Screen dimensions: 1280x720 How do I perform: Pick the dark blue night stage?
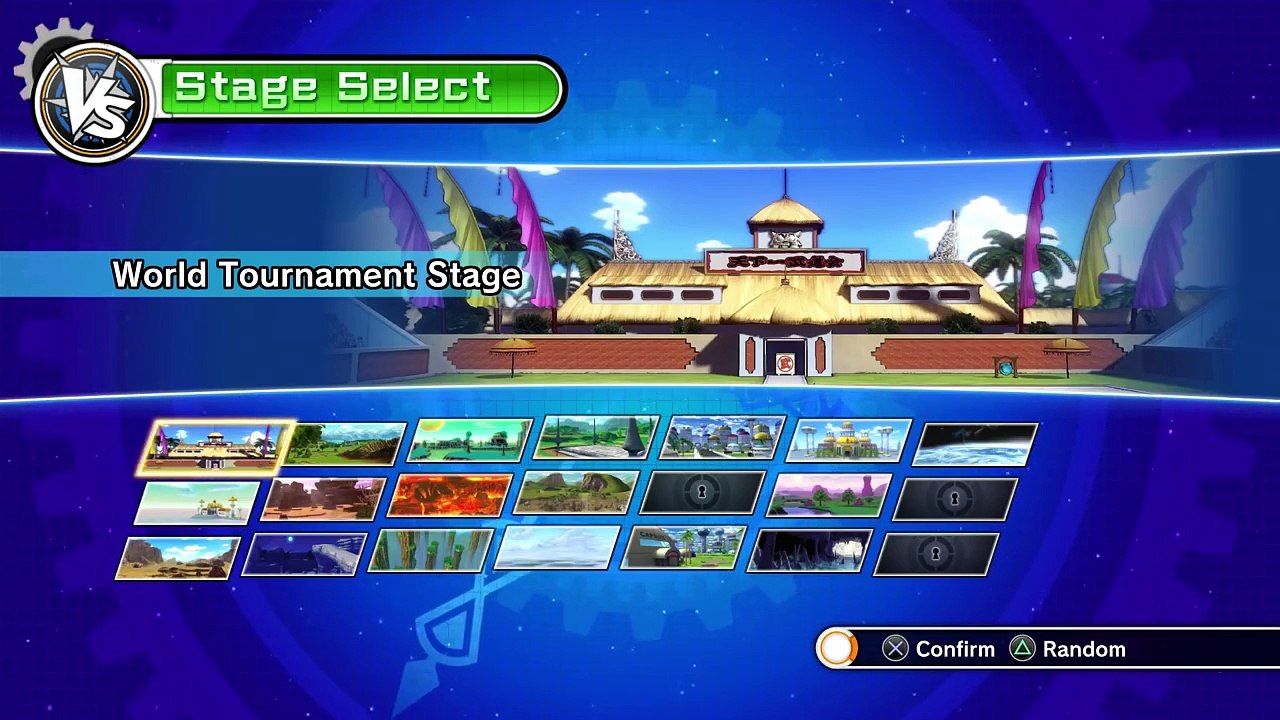[x=304, y=554]
